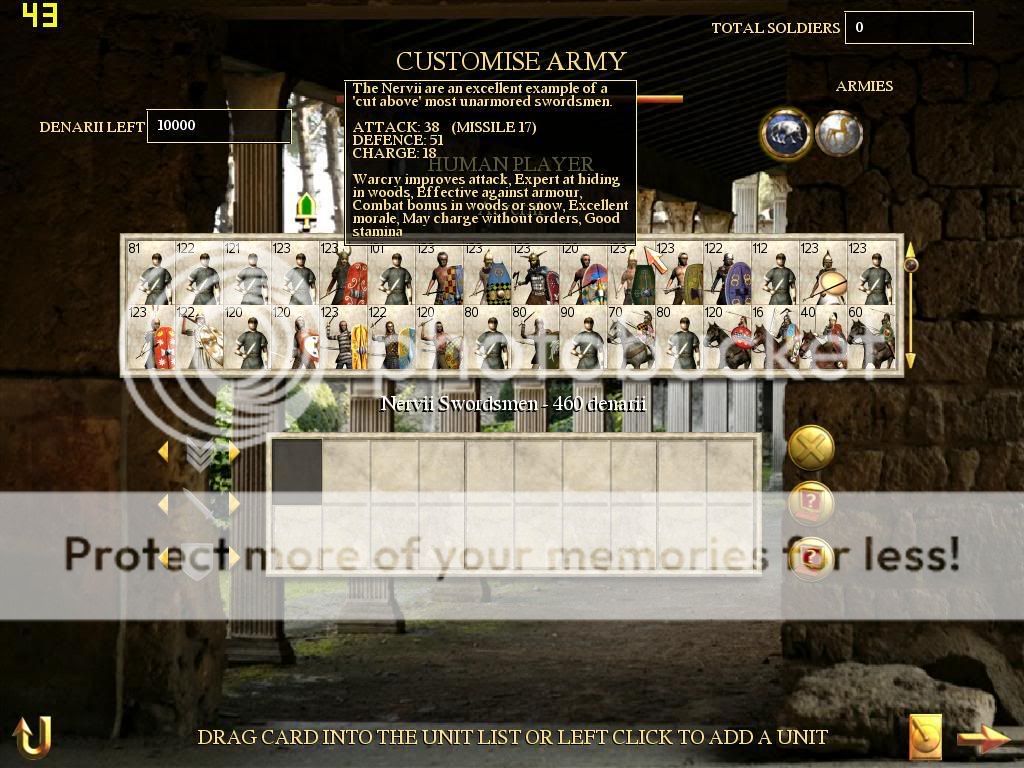The image size is (1024, 768).
Task: Clear the army with the gold X button
Action: [x=811, y=448]
